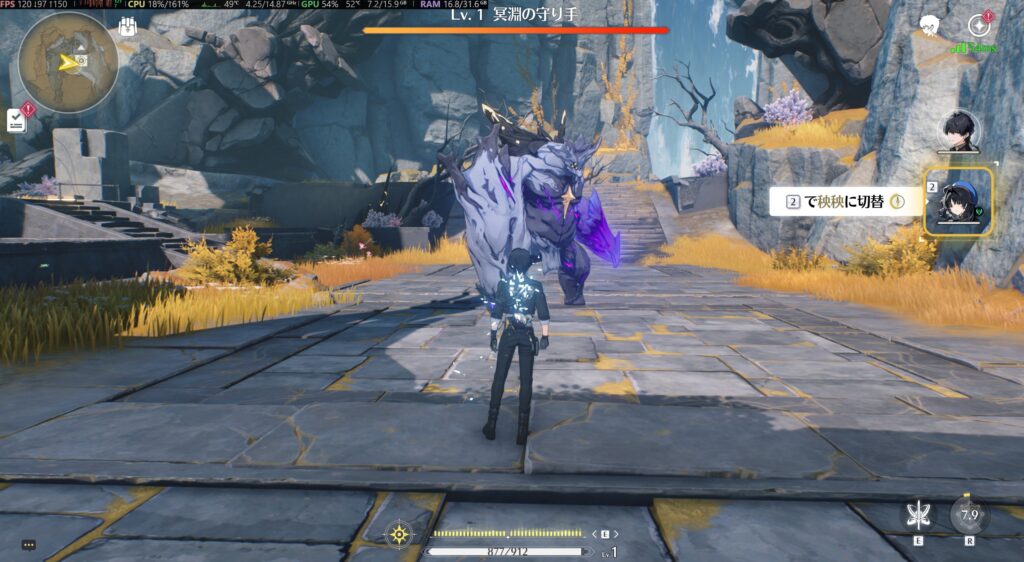Open the chat bubble button

[x=28, y=545]
